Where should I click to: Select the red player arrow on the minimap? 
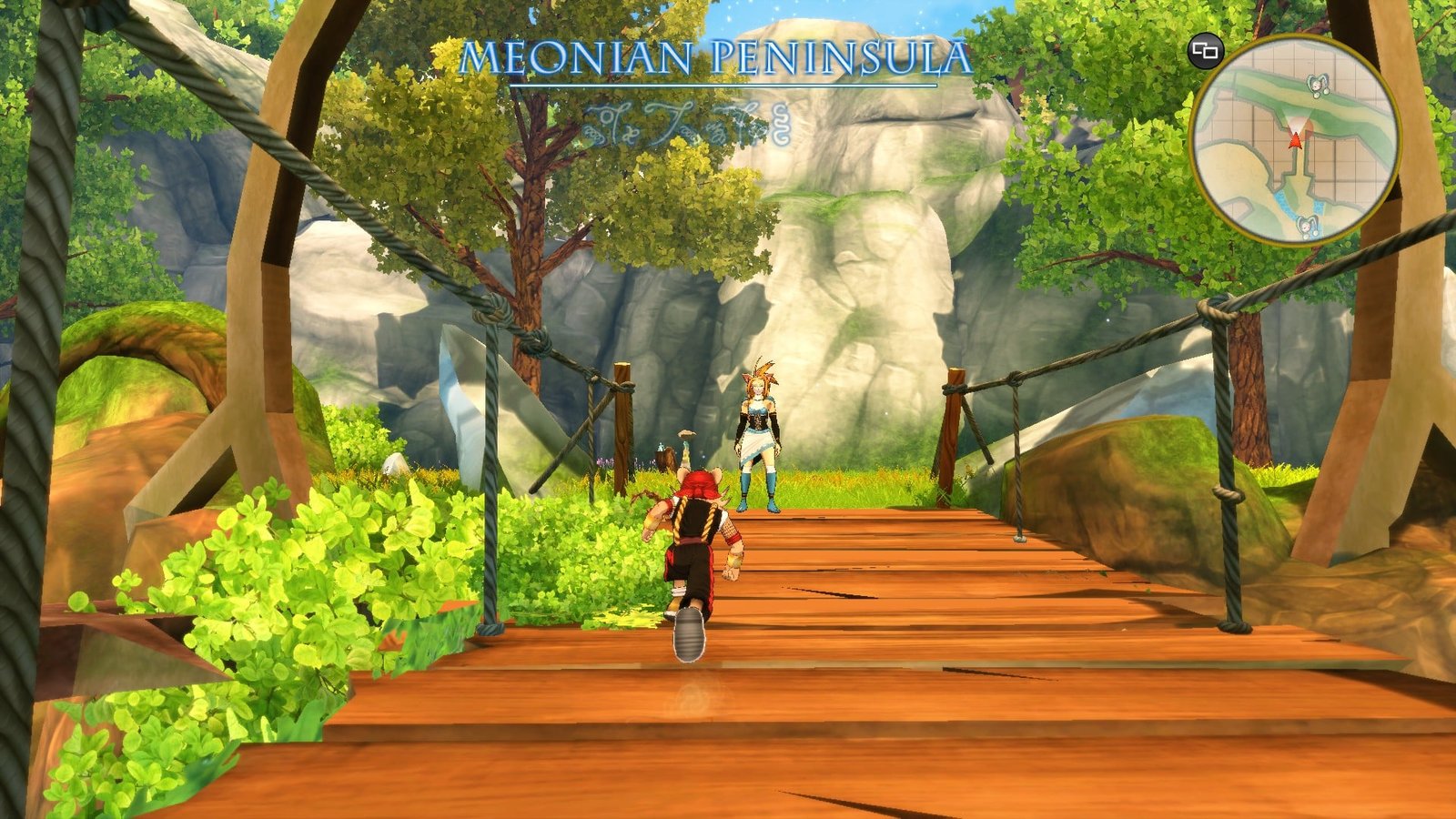(1294, 140)
